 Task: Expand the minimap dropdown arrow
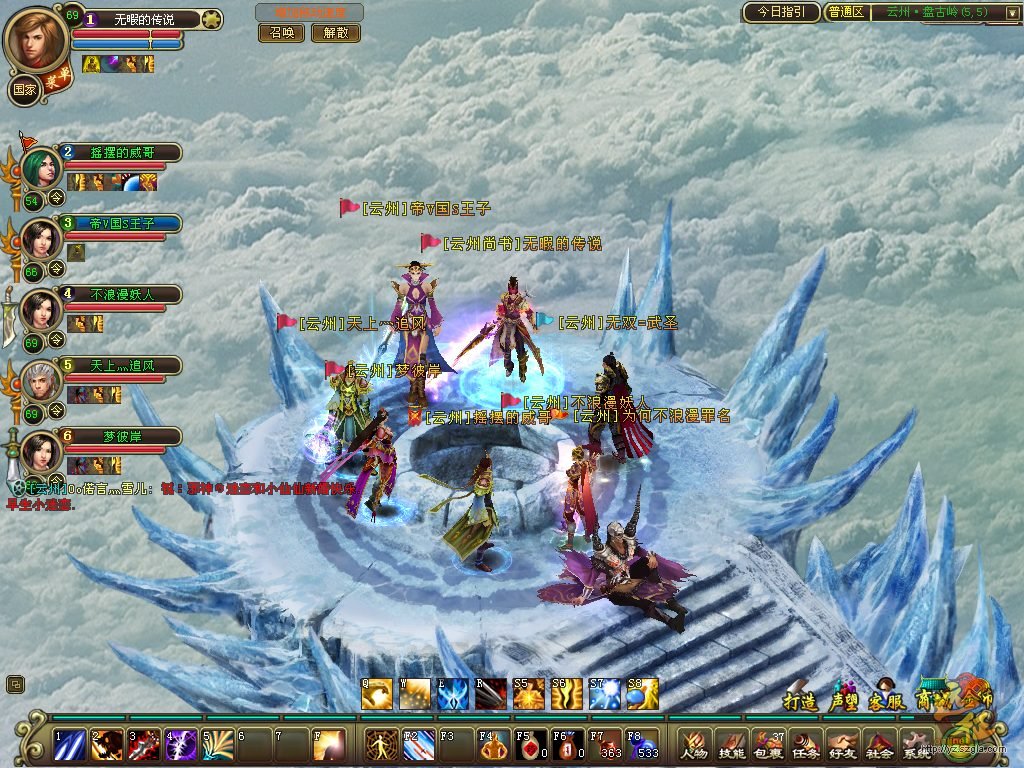coord(1013,13)
